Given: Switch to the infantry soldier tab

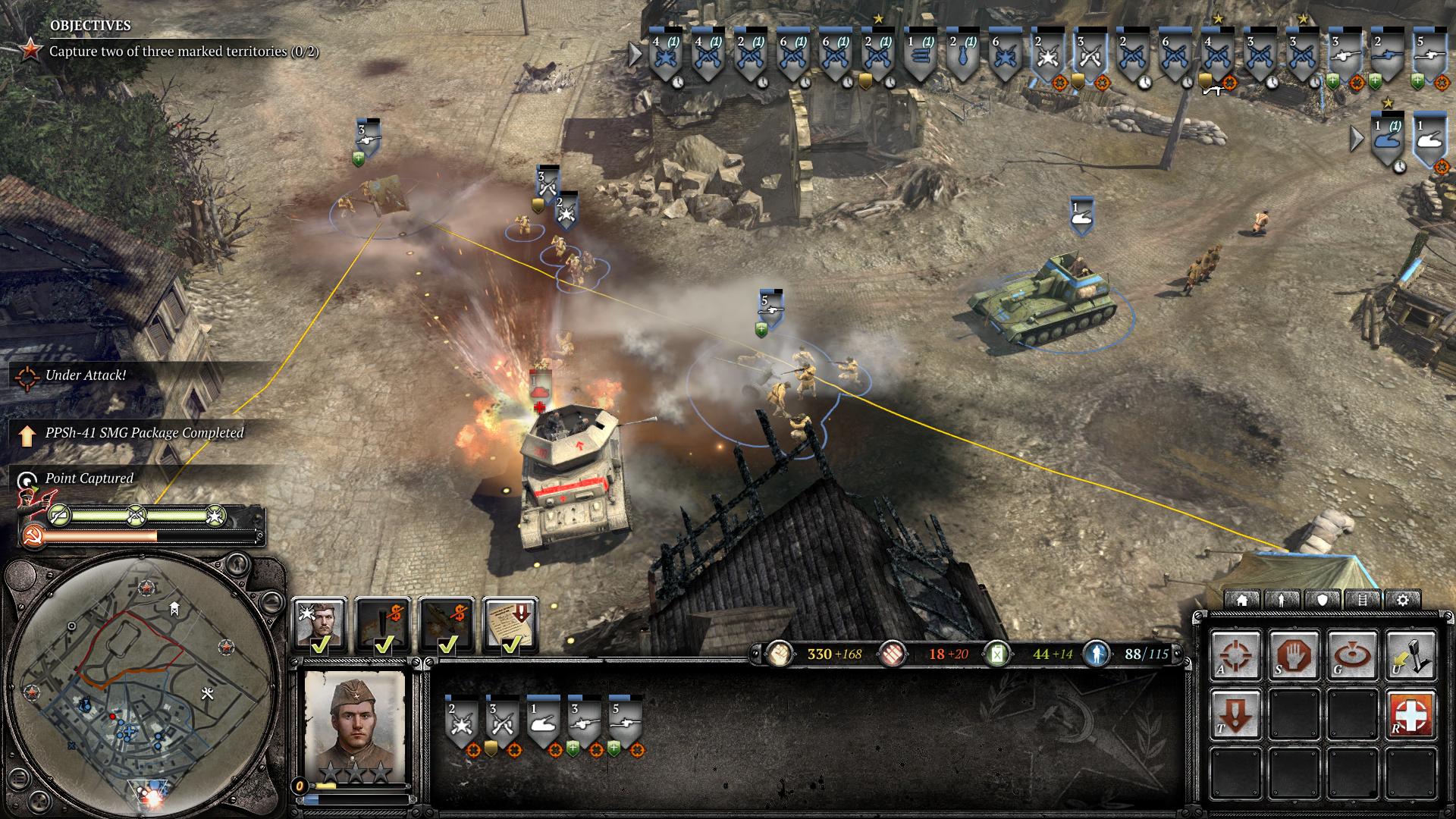Looking at the screenshot, I should (1282, 600).
